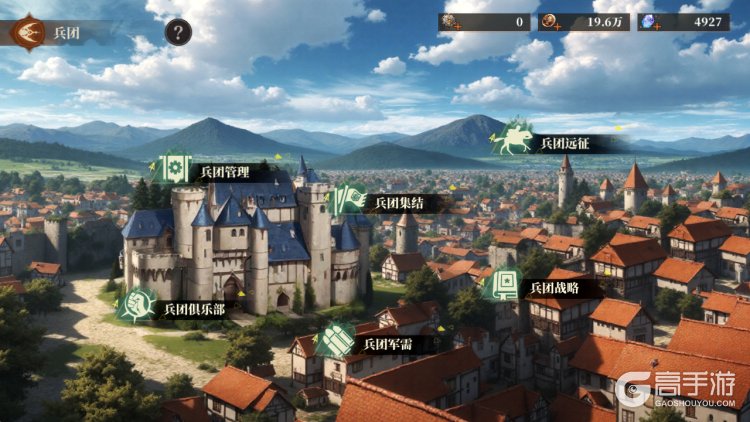Open 兵团军需 legion supplies
This screenshot has height=422, width=750.
336,342
